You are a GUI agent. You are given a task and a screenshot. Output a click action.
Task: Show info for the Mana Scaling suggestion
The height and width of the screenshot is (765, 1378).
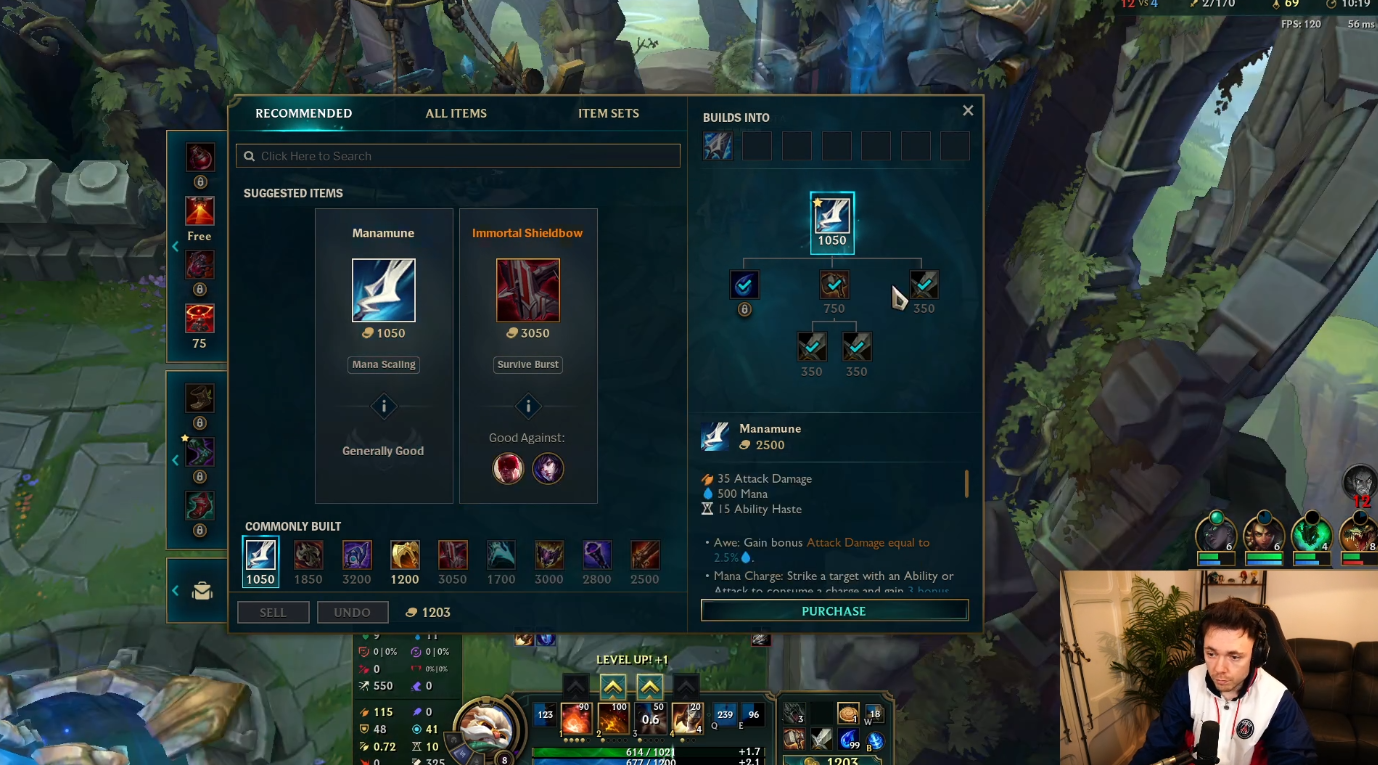[x=384, y=406]
